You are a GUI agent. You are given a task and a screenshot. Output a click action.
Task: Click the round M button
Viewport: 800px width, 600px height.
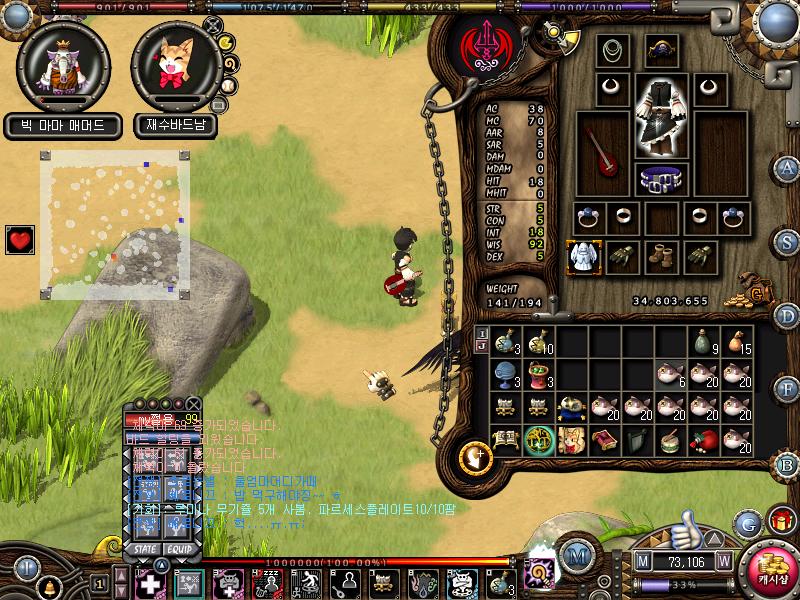(576, 554)
